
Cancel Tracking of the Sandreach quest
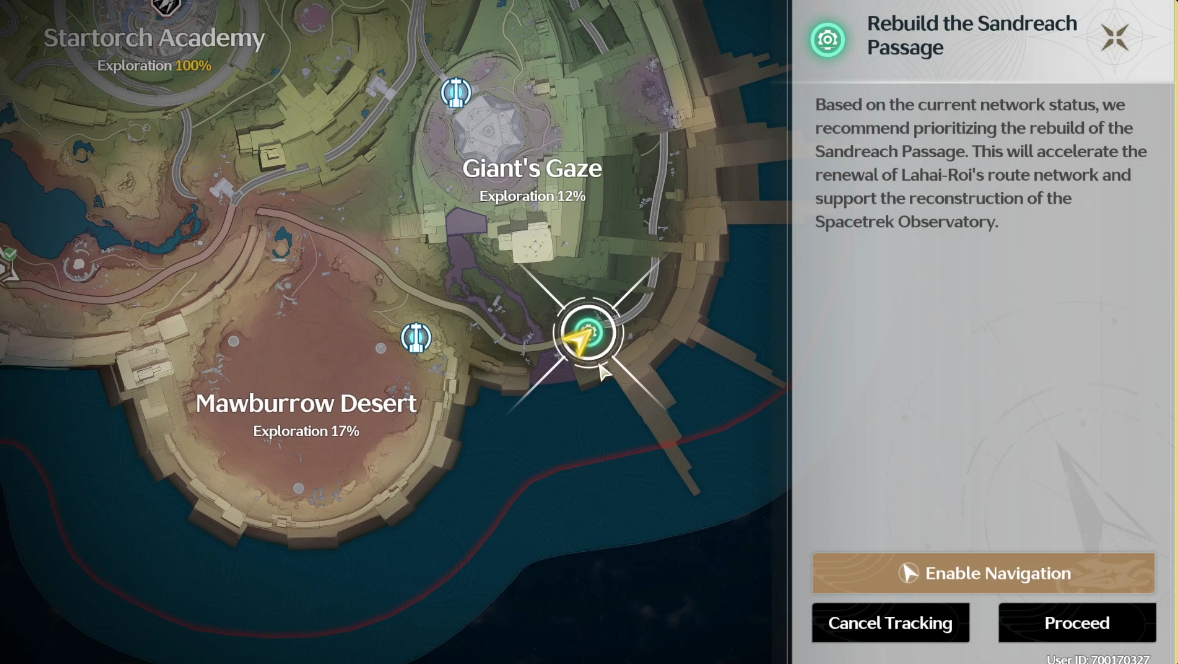[890, 623]
